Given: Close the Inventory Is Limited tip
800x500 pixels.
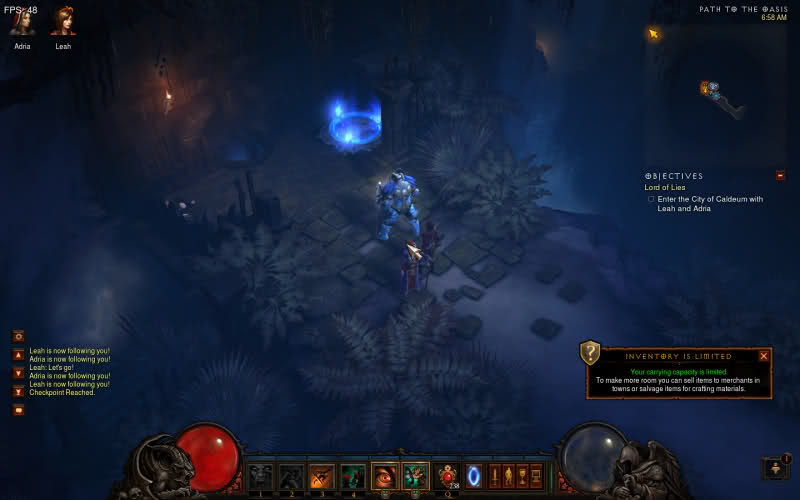Looking at the screenshot, I should coord(764,356).
